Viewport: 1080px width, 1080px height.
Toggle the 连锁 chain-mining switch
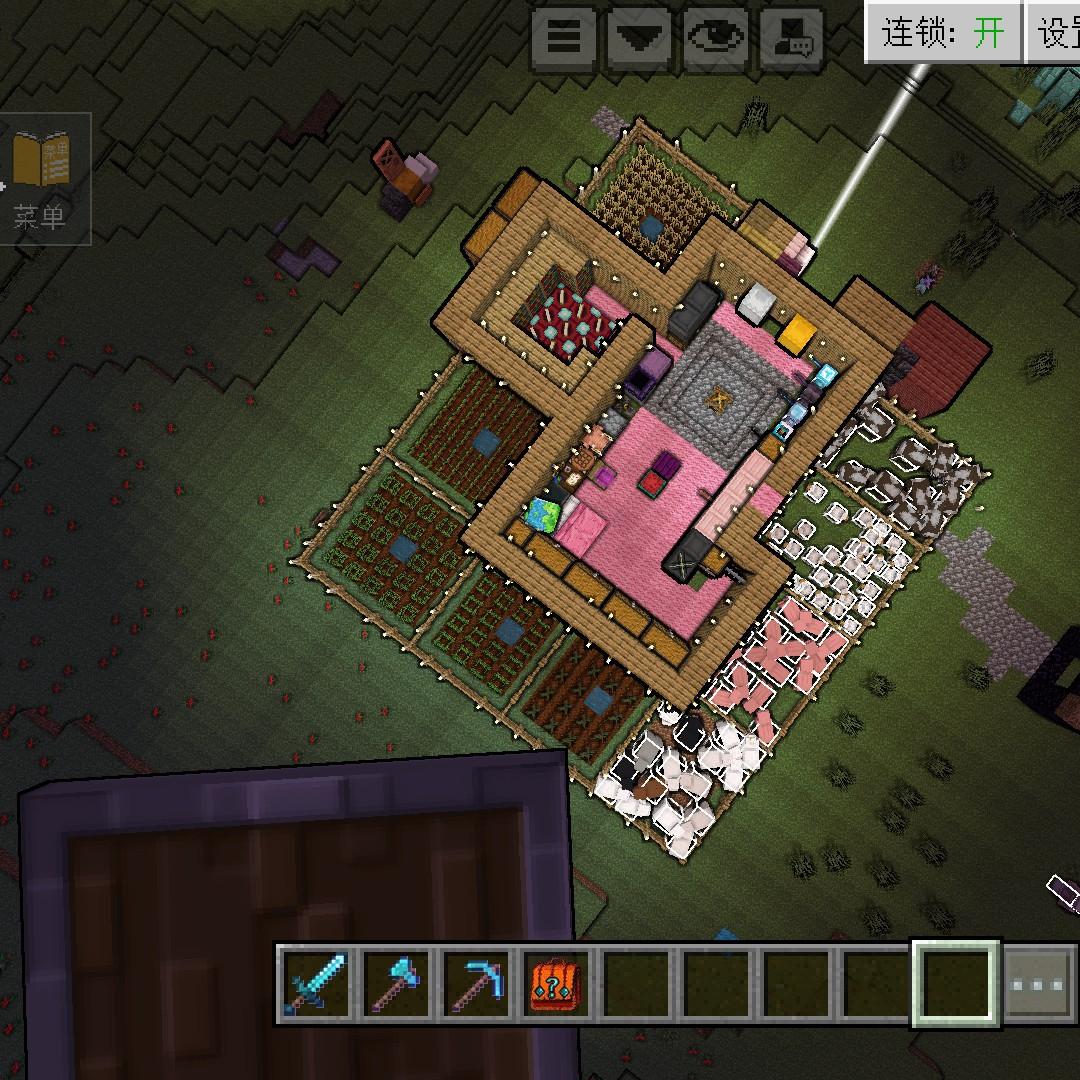(943, 33)
